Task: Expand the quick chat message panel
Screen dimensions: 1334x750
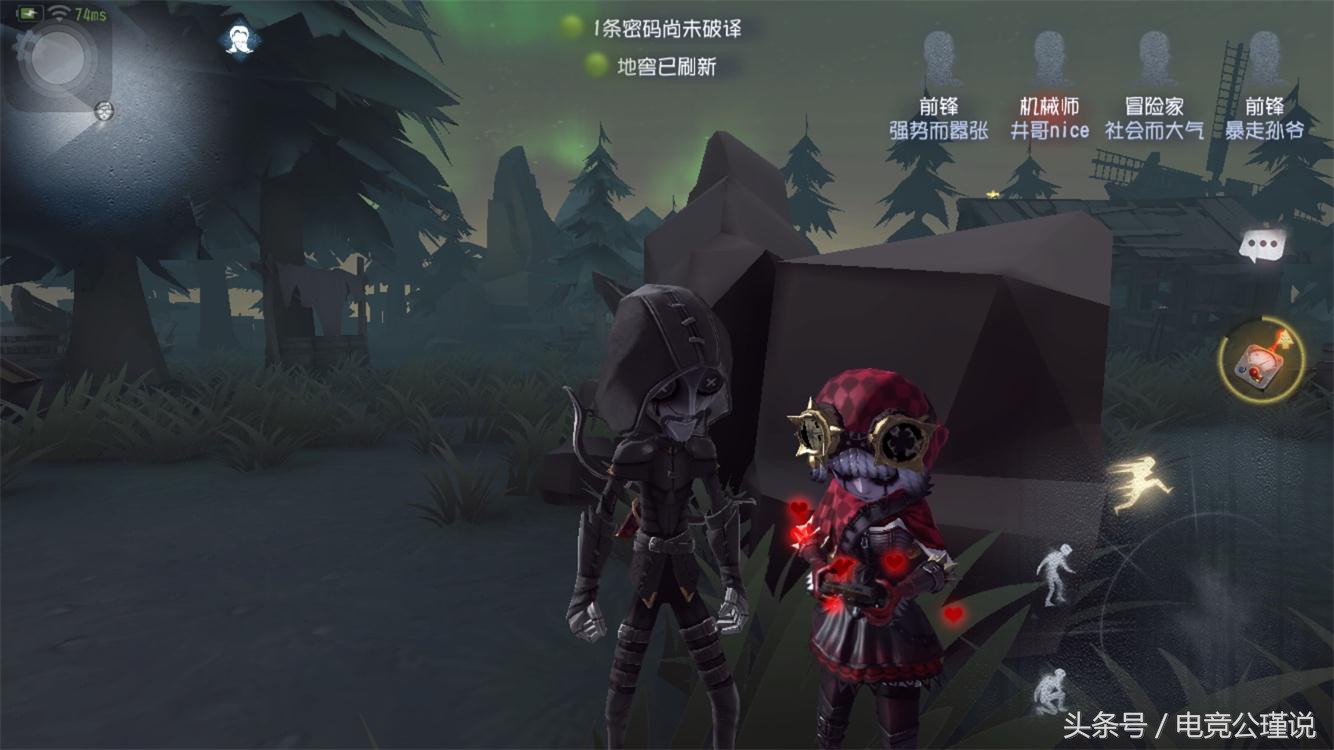Action: [x=1262, y=244]
